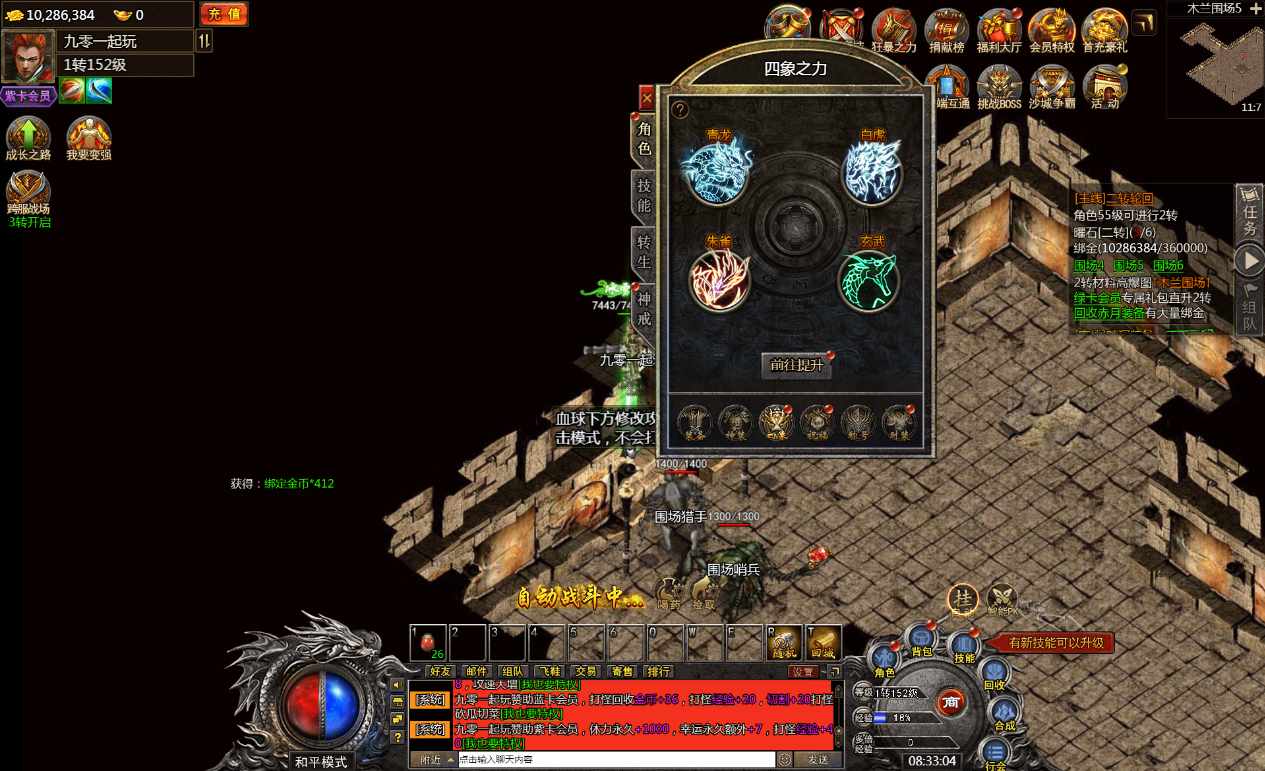The width and height of the screenshot is (1265, 771).
Task: Open the 背包 bag button
Action: (x=920, y=639)
